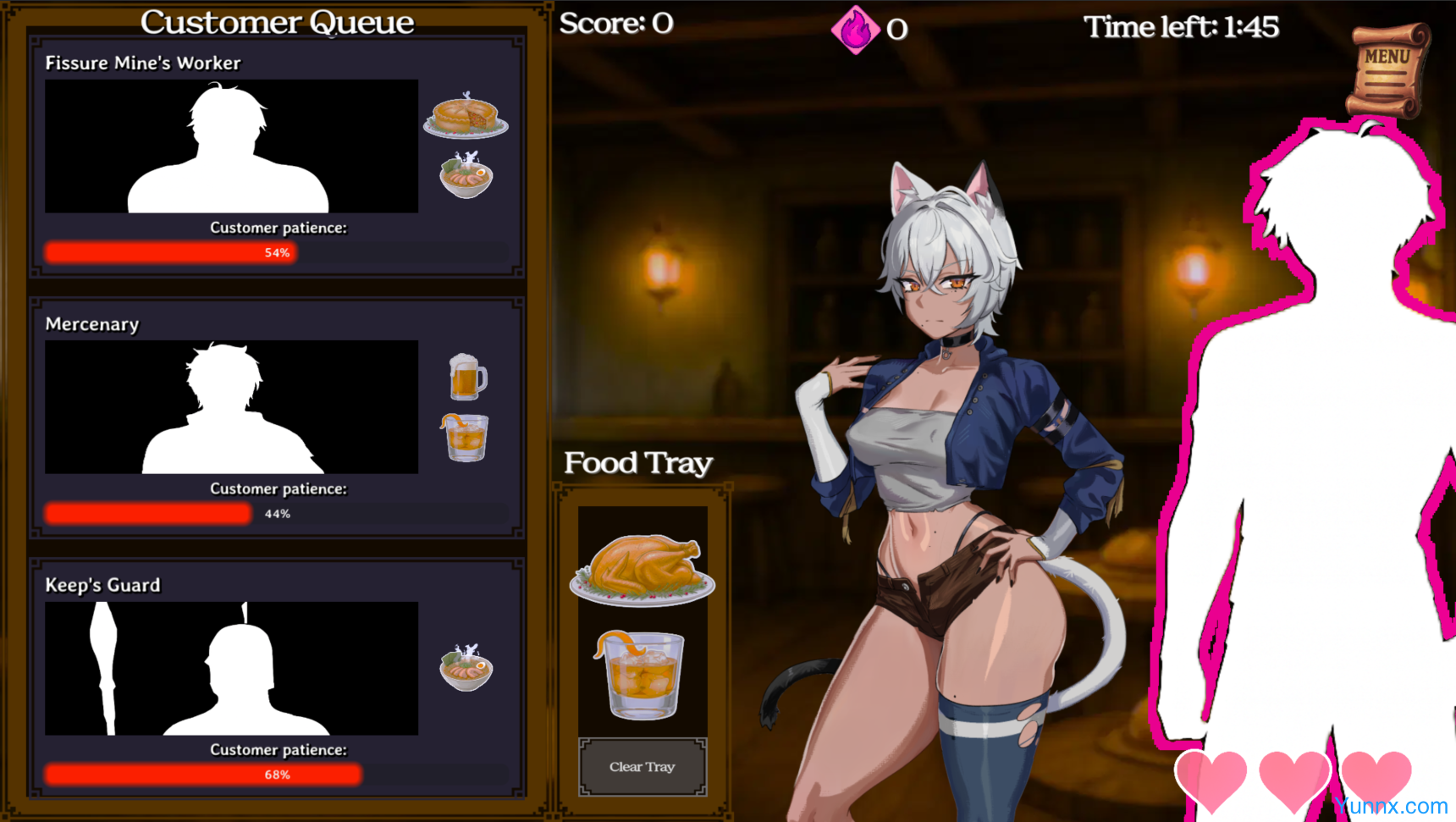
Task: Select the roast chicken on the food tray
Action: pyautogui.click(x=643, y=568)
